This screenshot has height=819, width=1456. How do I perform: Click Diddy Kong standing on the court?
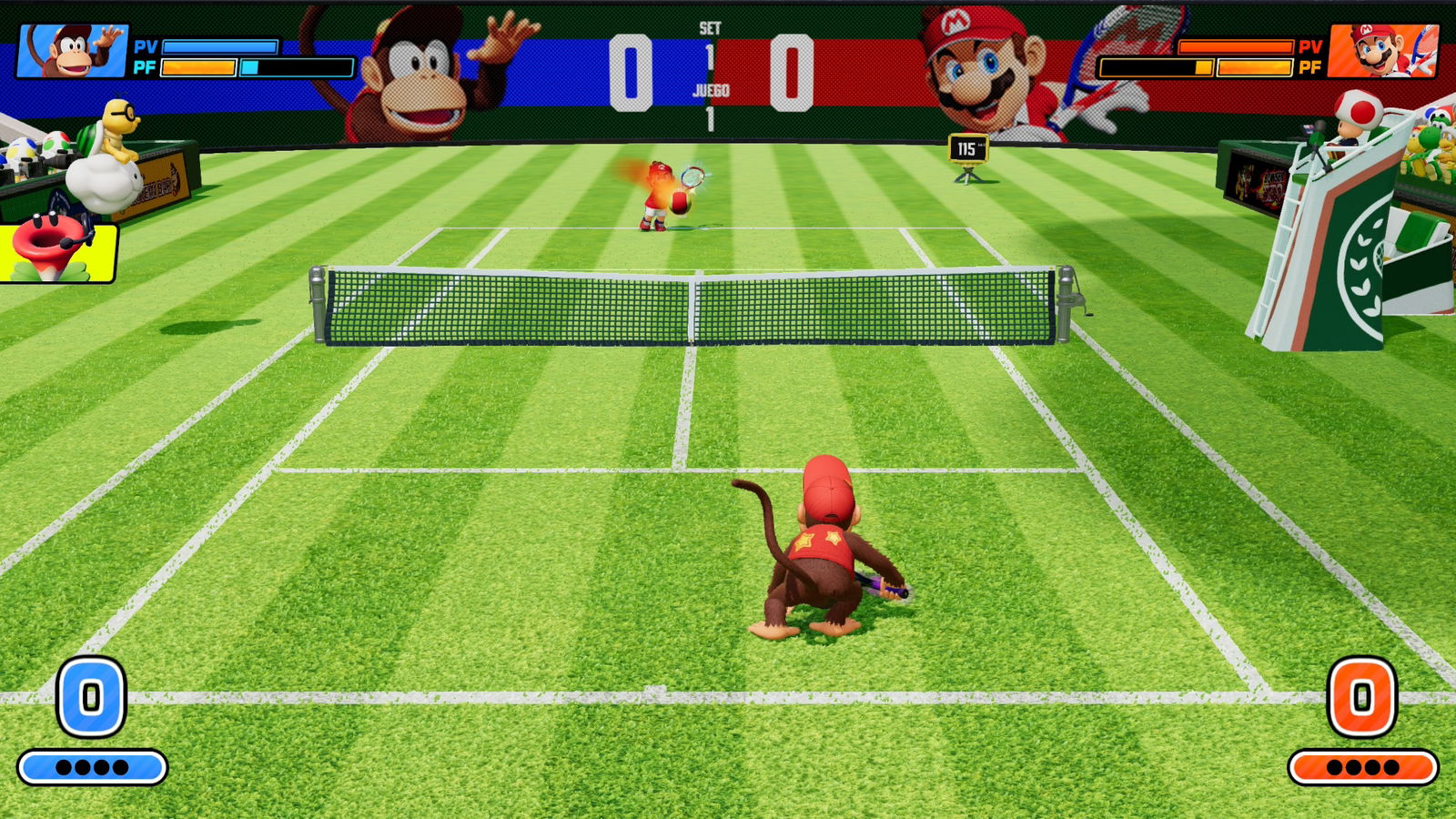[x=822, y=546]
